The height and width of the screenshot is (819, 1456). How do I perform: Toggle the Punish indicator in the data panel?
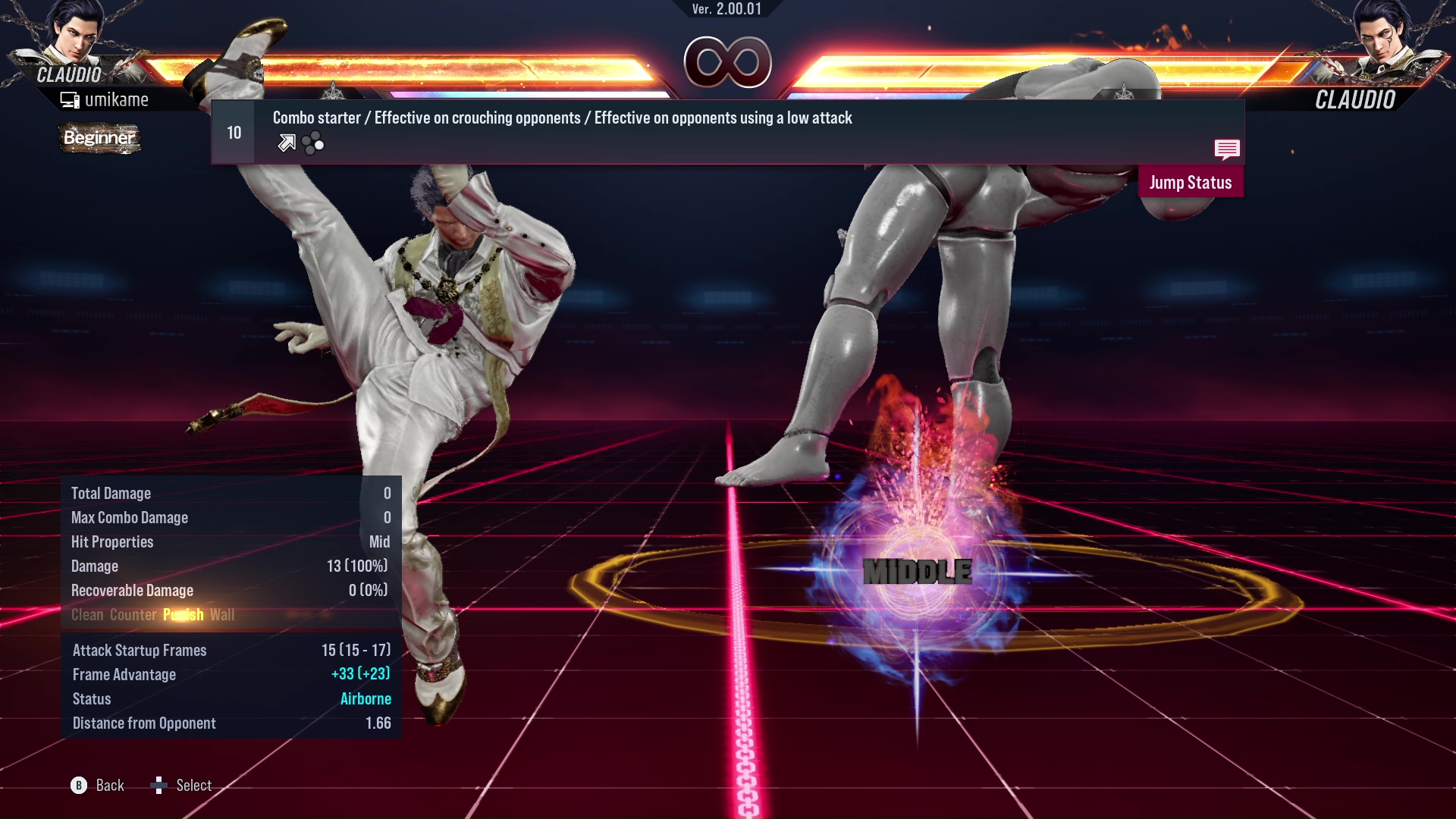tap(183, 614)
